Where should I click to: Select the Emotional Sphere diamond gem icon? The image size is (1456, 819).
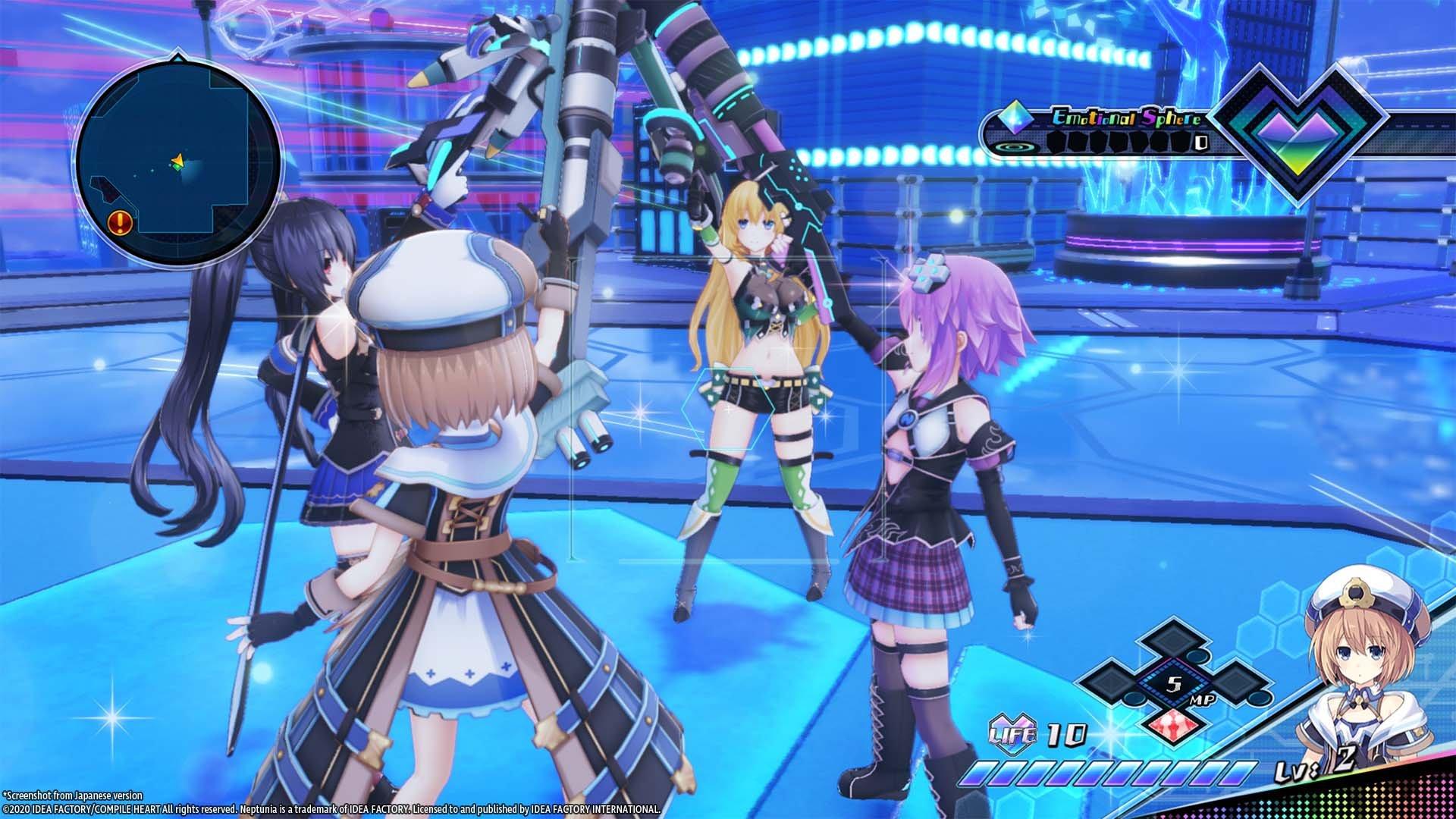point(1016,118)
